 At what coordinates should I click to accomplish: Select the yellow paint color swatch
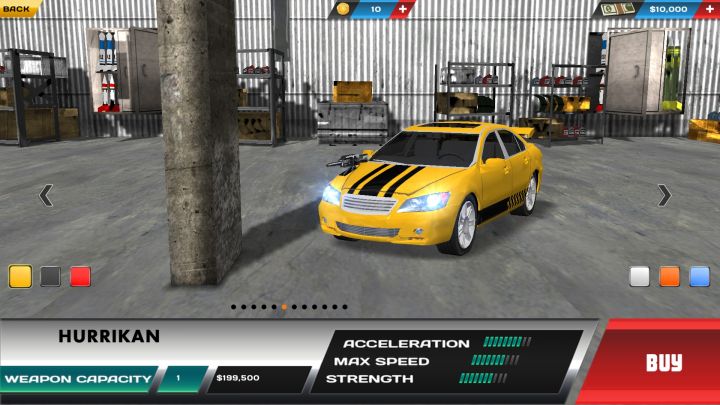(x=20, y=276)
